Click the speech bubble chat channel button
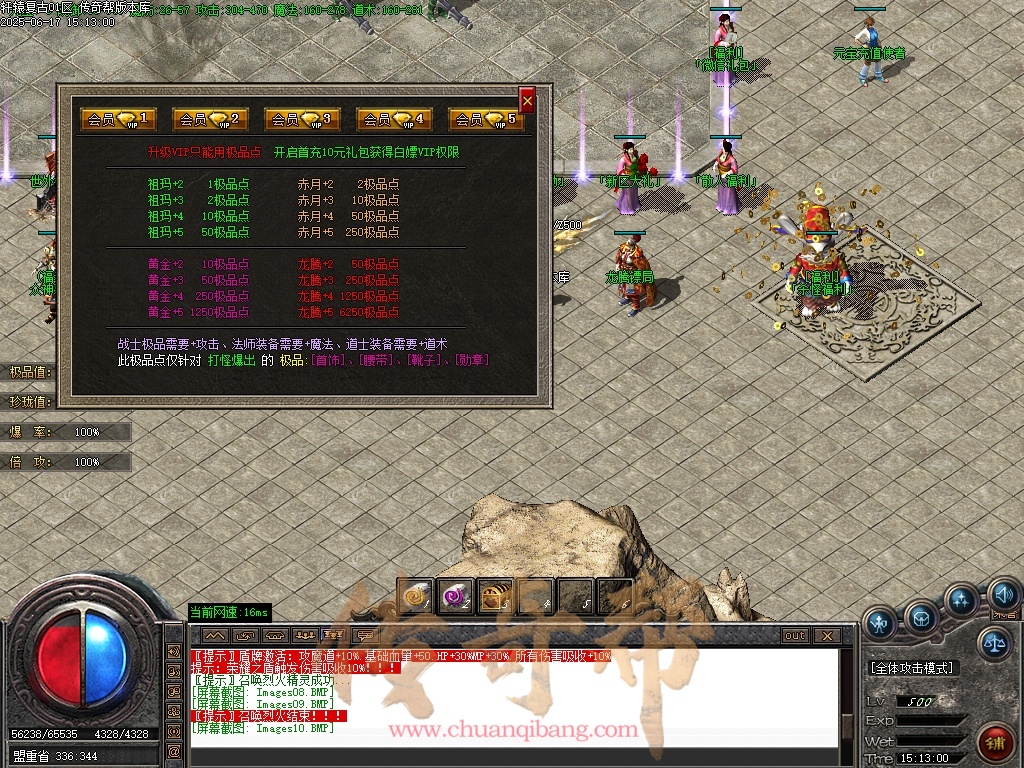This screenshot has height=768, width=1024. [366, 635]
